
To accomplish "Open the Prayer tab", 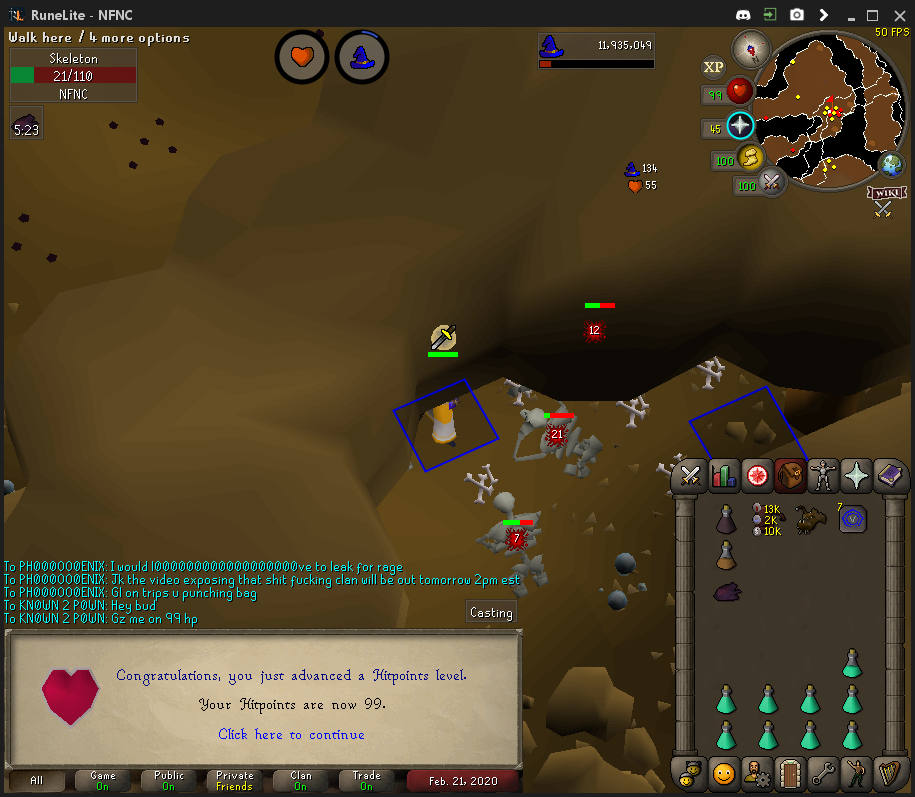I will pos(857,476).
